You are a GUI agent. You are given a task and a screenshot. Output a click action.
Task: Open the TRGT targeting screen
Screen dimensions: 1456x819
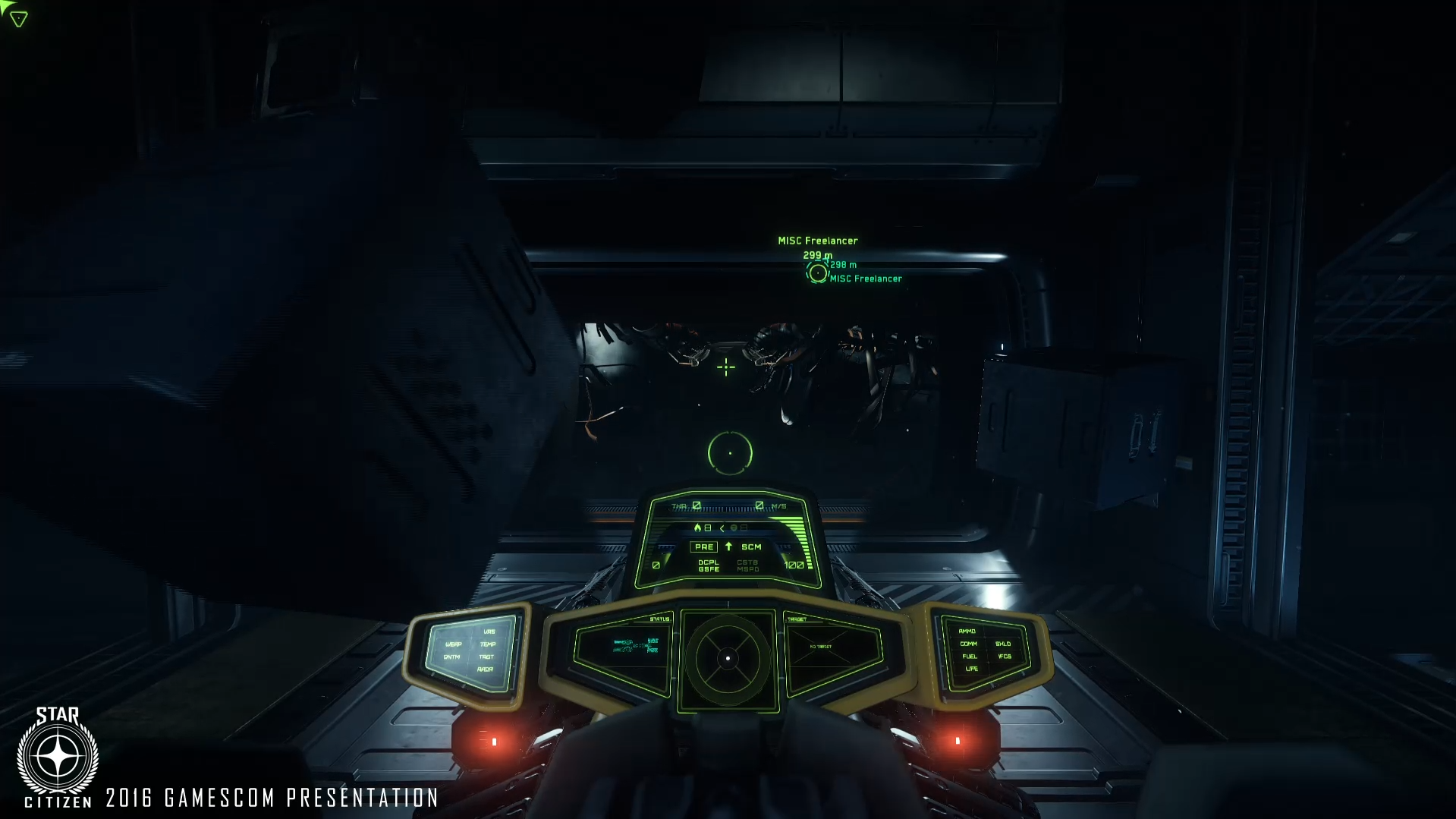(487, 657)
